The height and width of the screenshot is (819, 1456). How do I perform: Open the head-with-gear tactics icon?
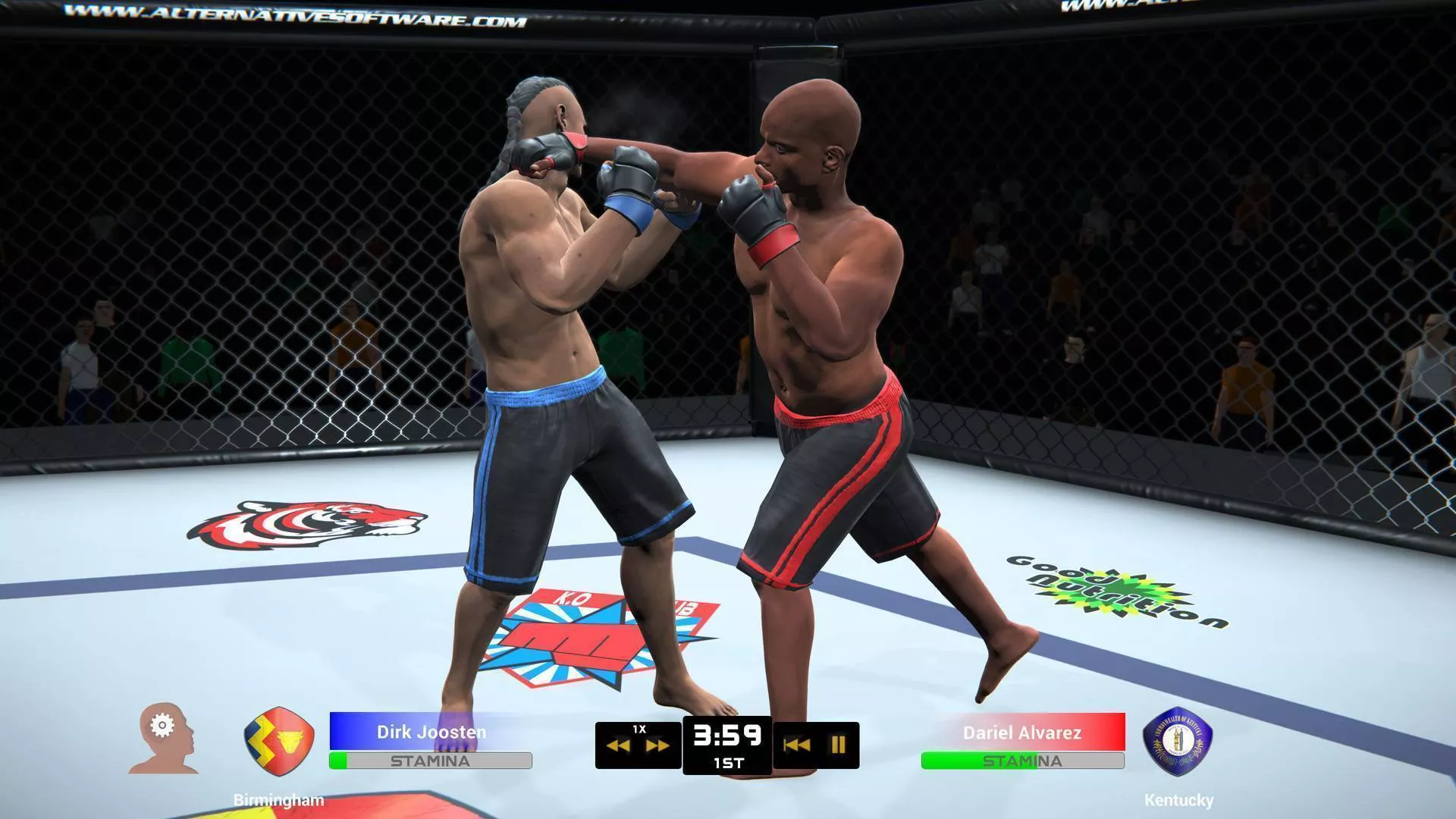click(164, 739)
